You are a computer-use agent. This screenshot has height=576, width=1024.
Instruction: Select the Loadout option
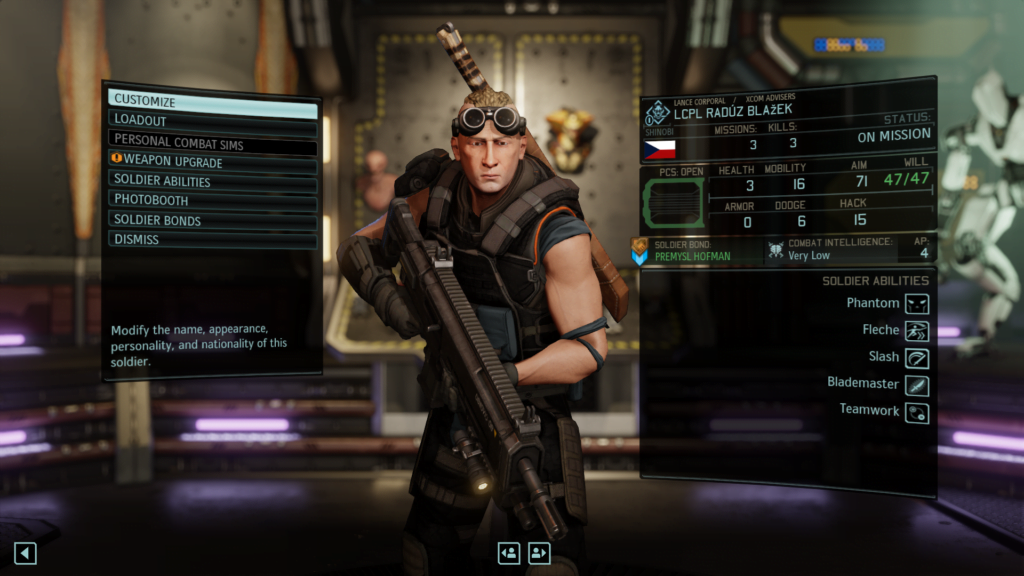click(x=212, y=120)
